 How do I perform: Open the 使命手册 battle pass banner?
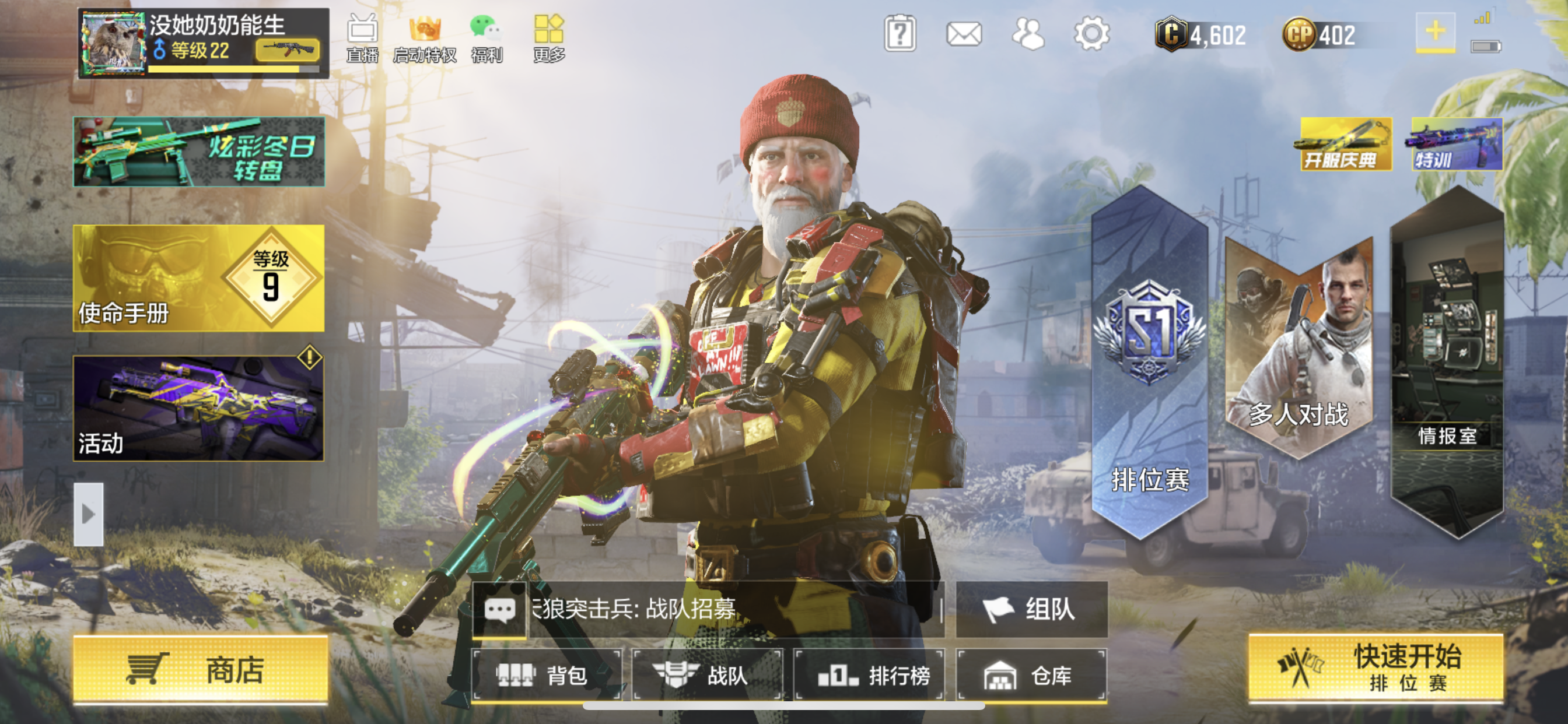pyautogui.click(x=198, y=278)
